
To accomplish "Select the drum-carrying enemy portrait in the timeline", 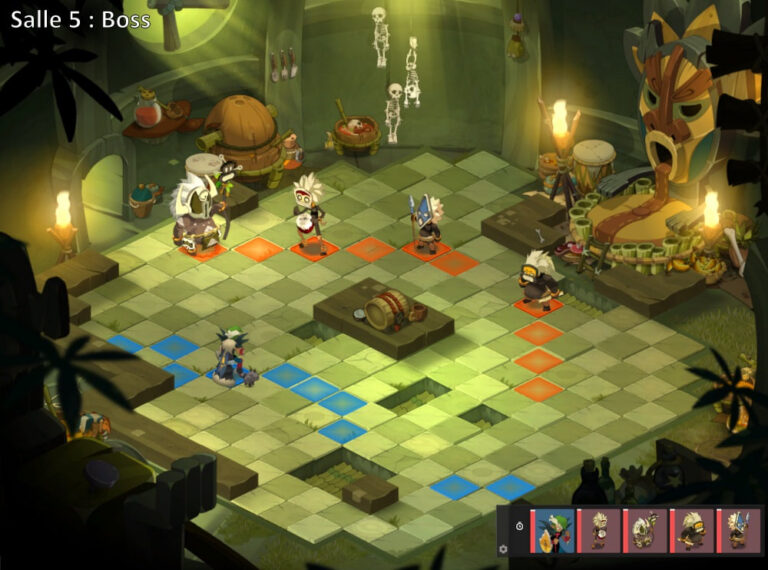I will click(x=600, y=530).
